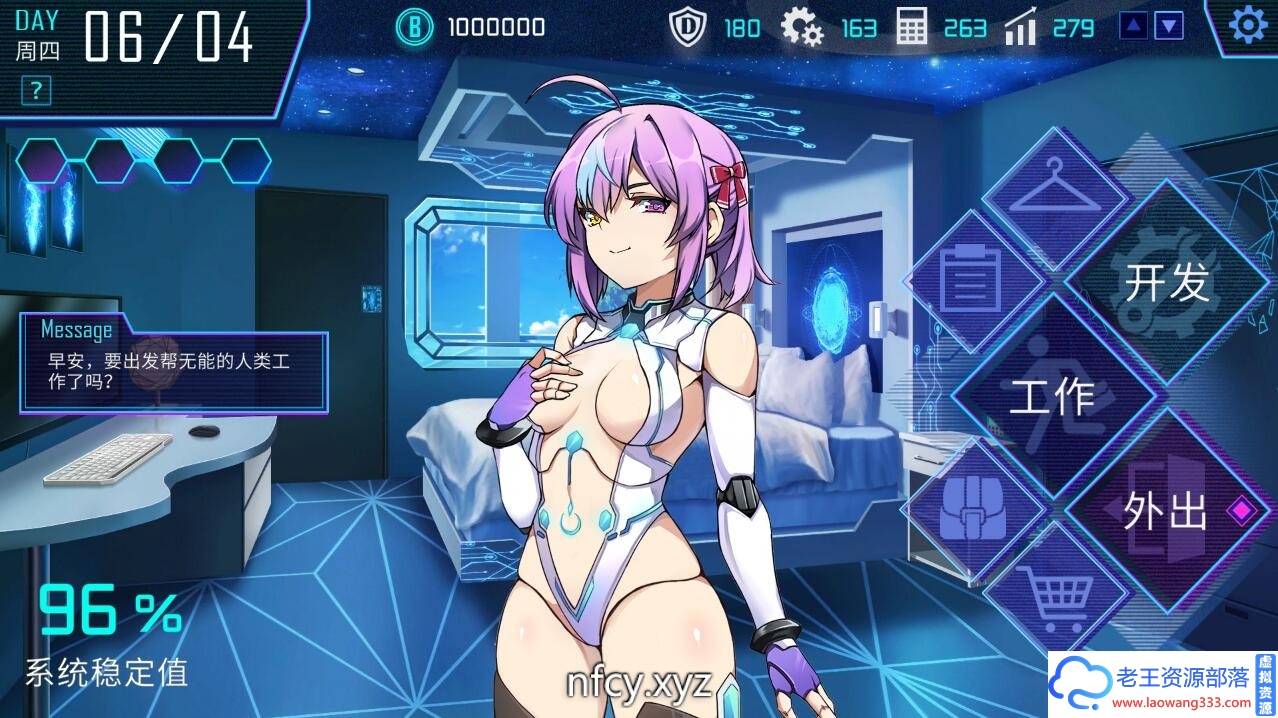
Task: Click the down arrow stat button
Action: (1169, 26)
